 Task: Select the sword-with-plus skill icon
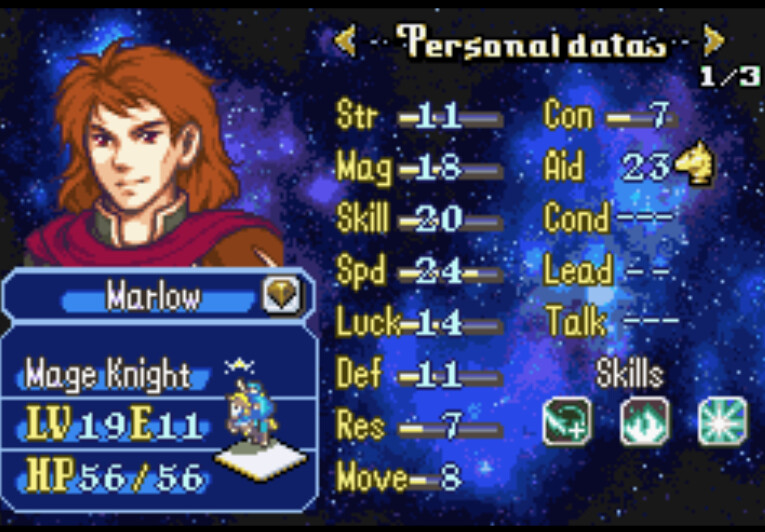click(x=567, y=422)
